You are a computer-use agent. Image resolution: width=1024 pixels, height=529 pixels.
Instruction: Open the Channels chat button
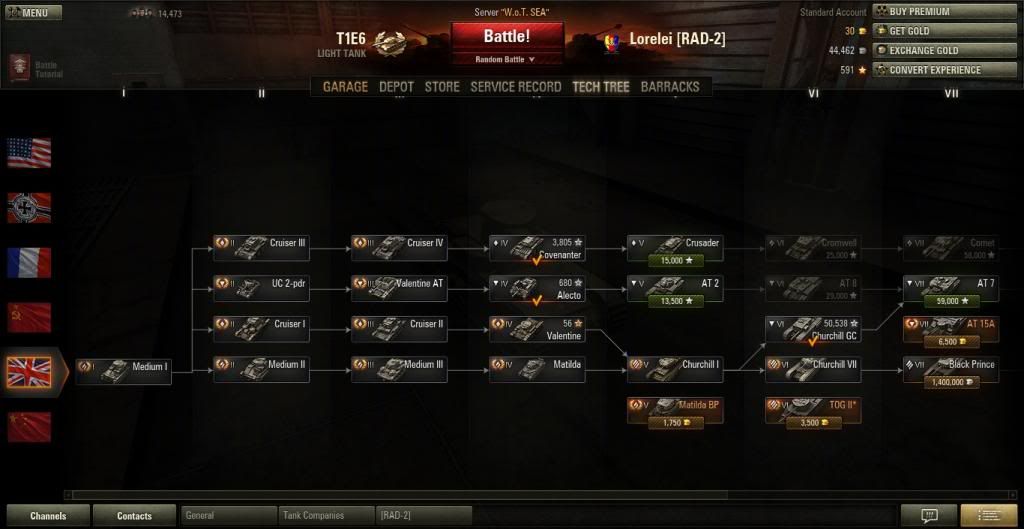[x=47, y=516]
